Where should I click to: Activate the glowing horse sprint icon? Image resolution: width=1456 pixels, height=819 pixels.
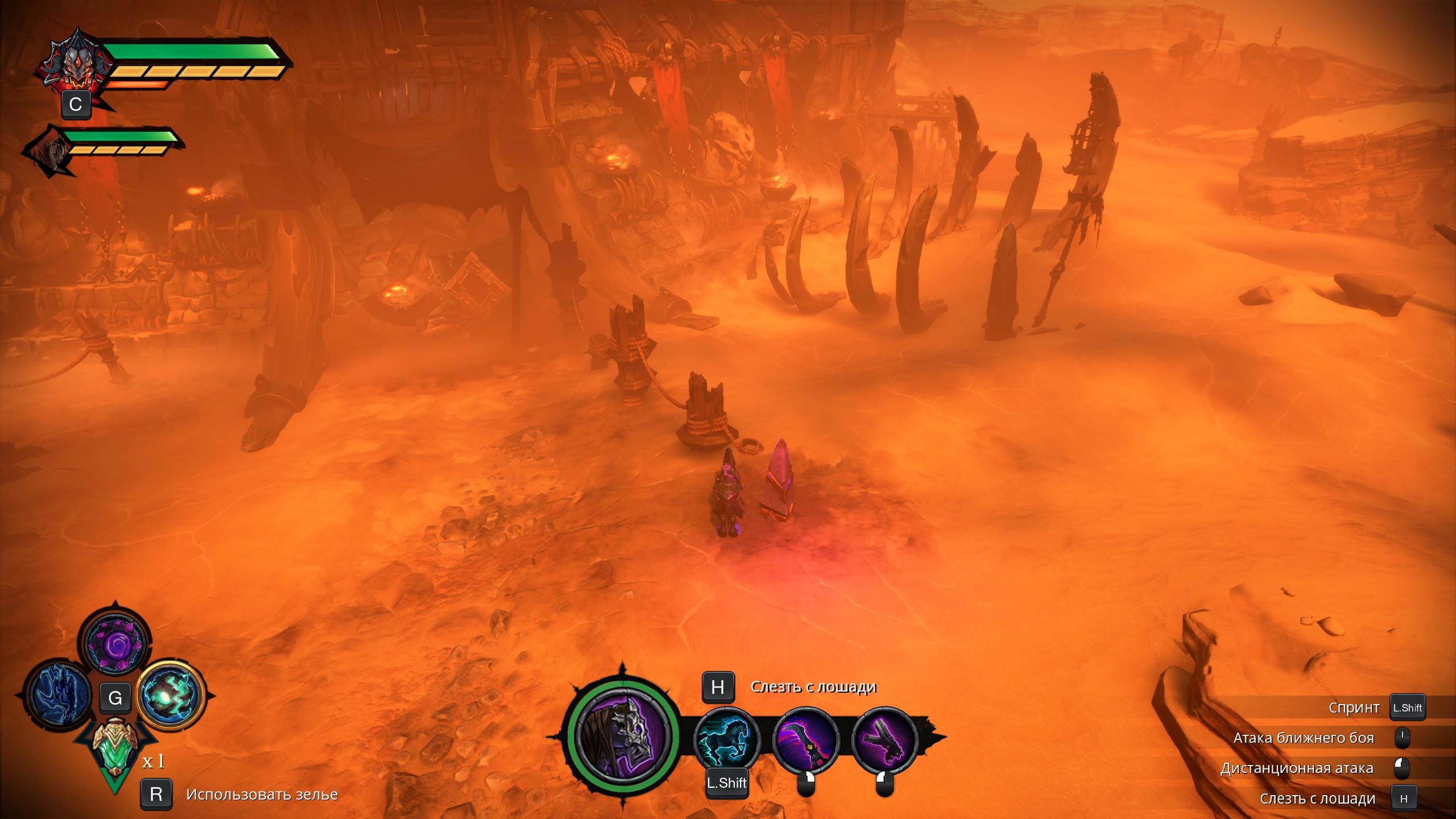pos(727,738)
